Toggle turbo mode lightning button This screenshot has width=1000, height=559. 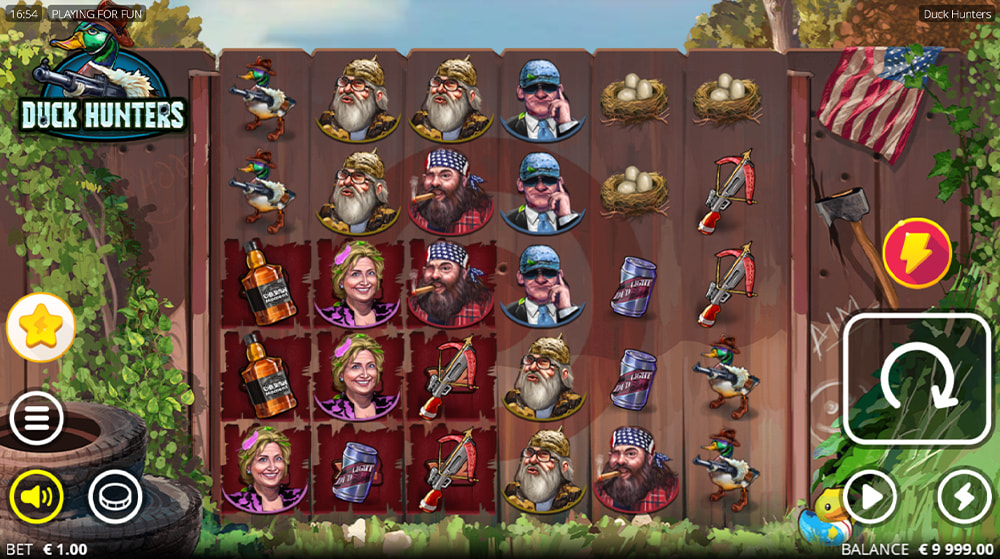click(963, 496)
